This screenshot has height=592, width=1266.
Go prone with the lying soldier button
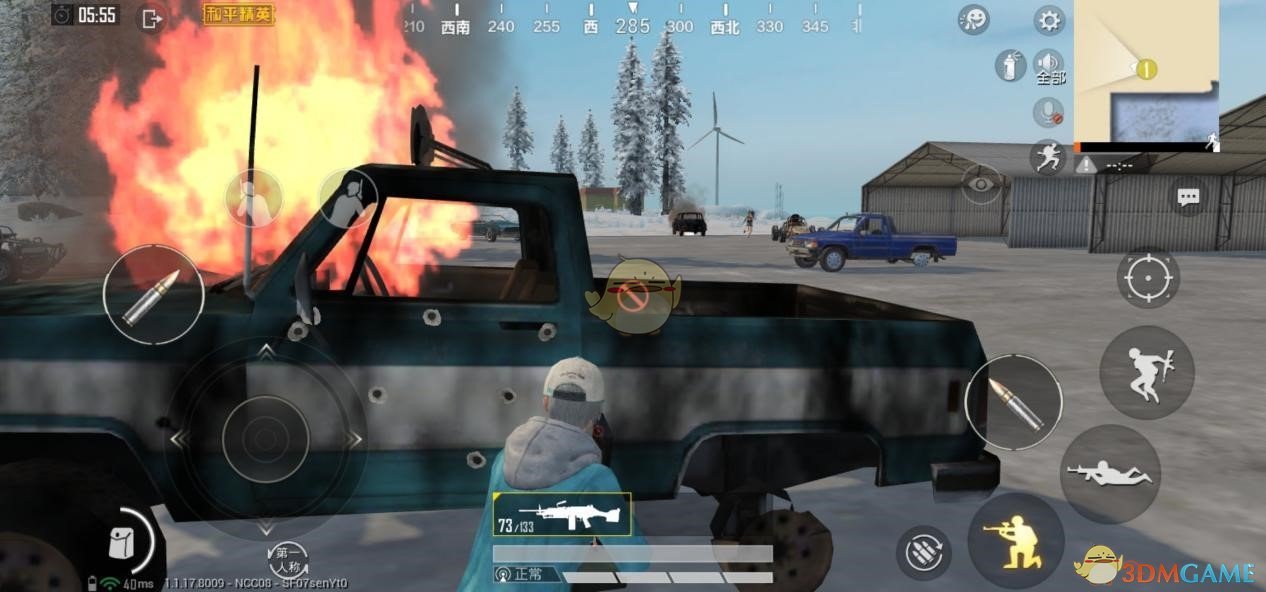click(1109, 474)
